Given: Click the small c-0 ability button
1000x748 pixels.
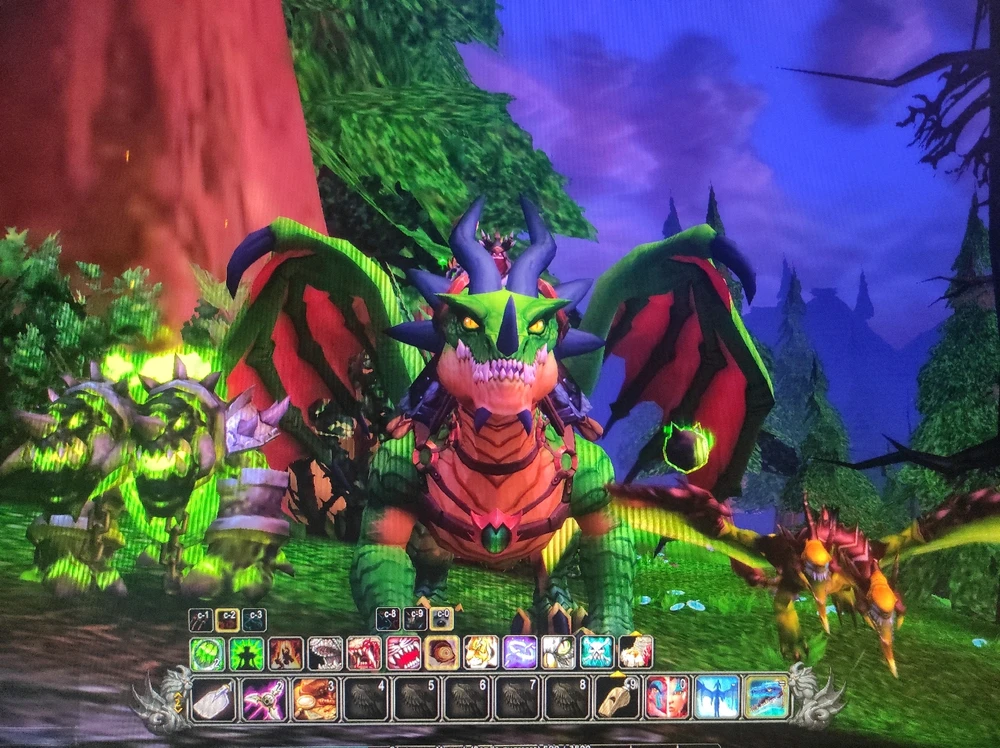Looking at the screenshot, I should [x=441, y=619].
